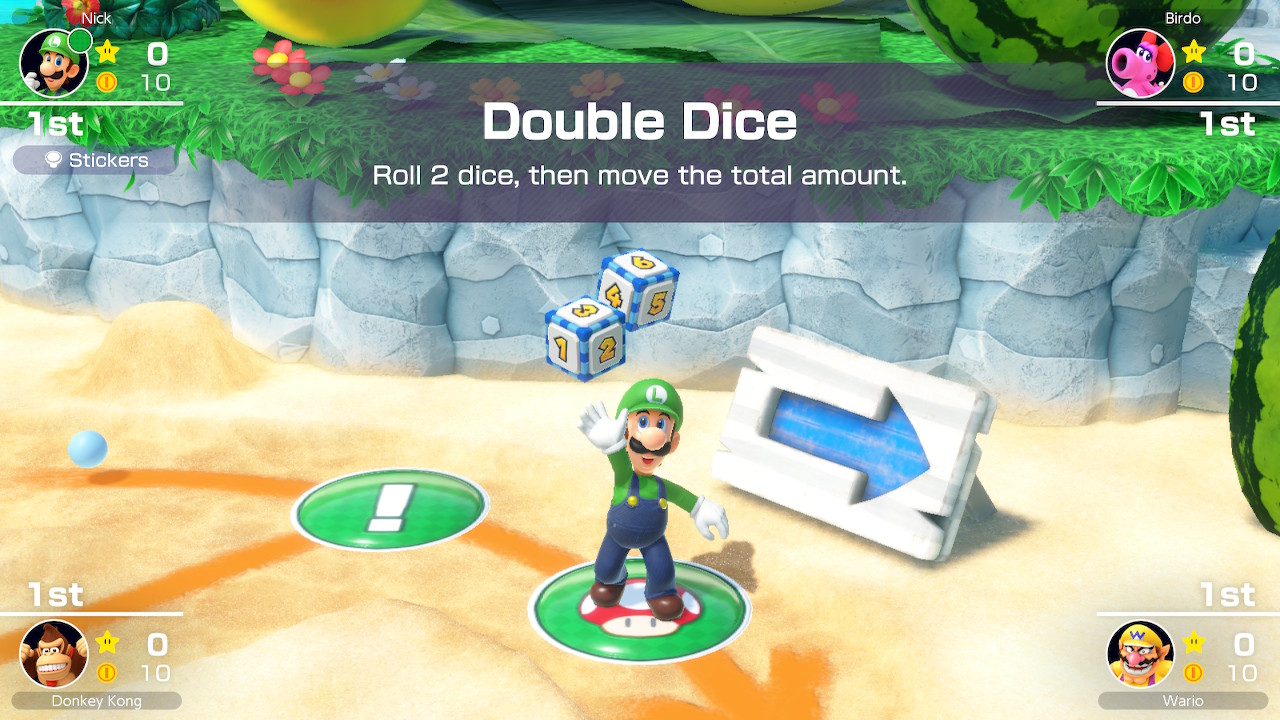Screen dimensions: 1280x720
Task: Click the Double Dice title banner
Action: click(x=638, y=122)
